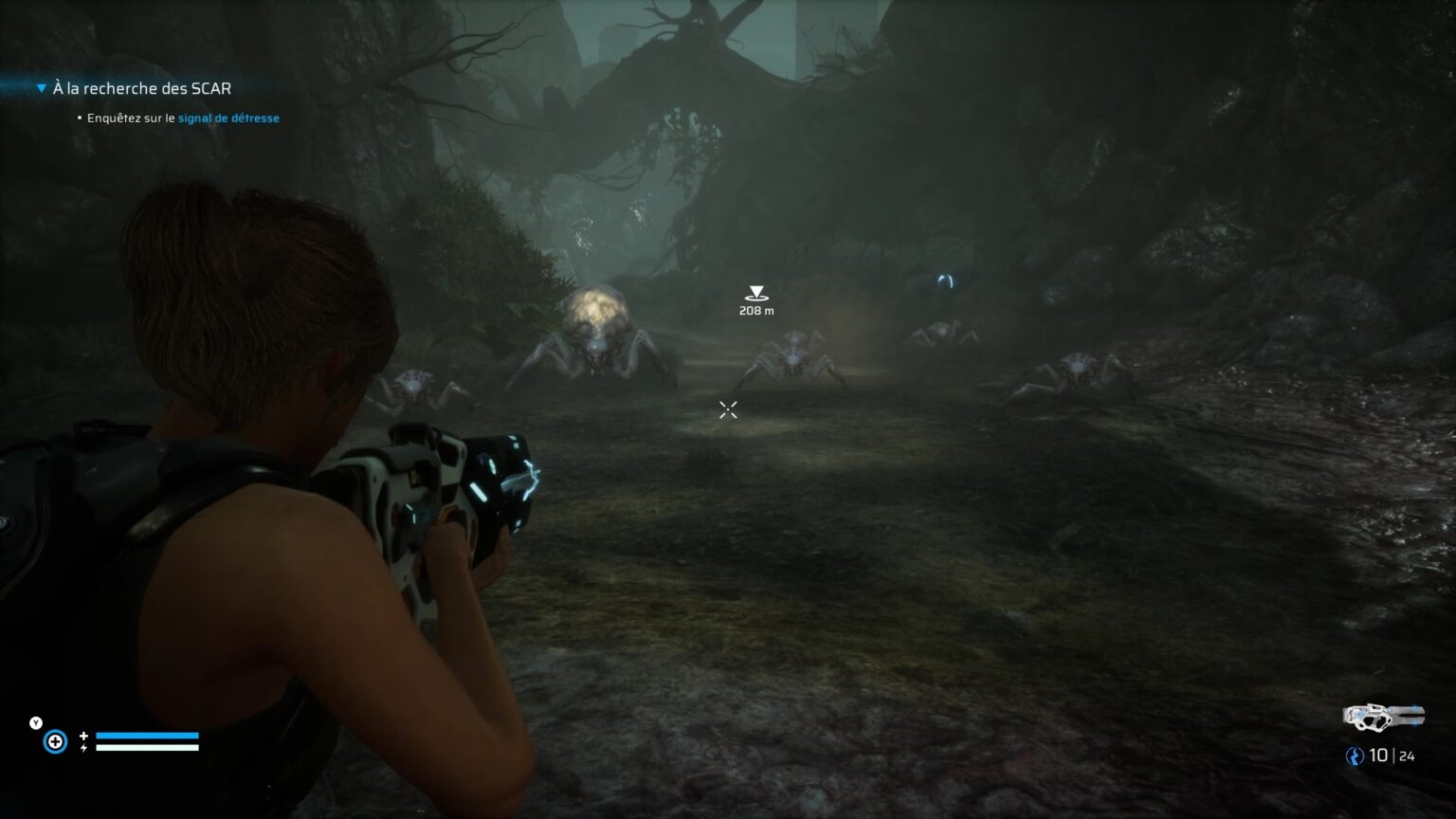Click the ammo reserve count showing 24
The image size is (1456, 819).
[x=1406, y=757]
